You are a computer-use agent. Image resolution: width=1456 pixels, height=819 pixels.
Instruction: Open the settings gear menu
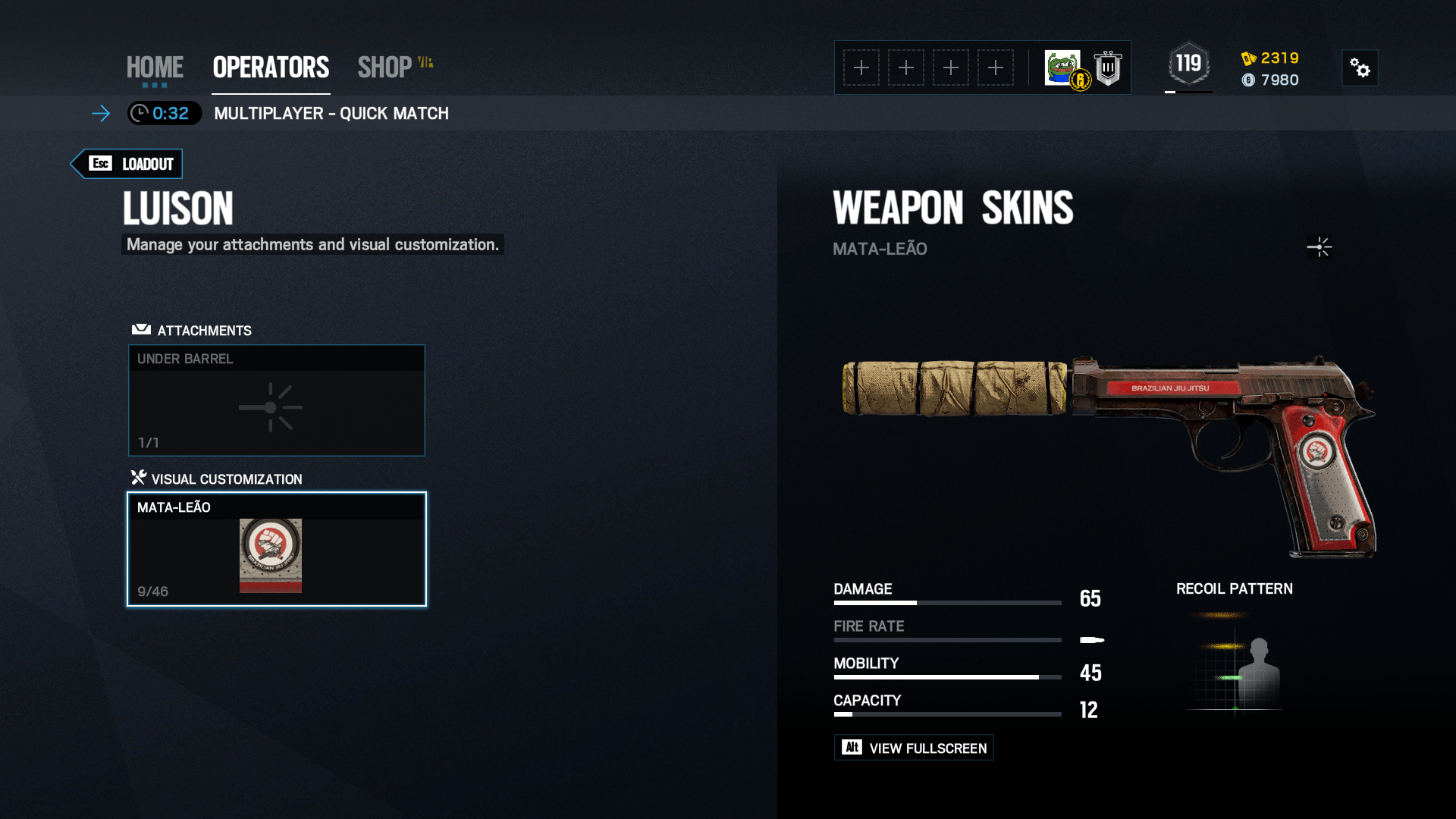pyautogui.click(x=1360, y=68)
